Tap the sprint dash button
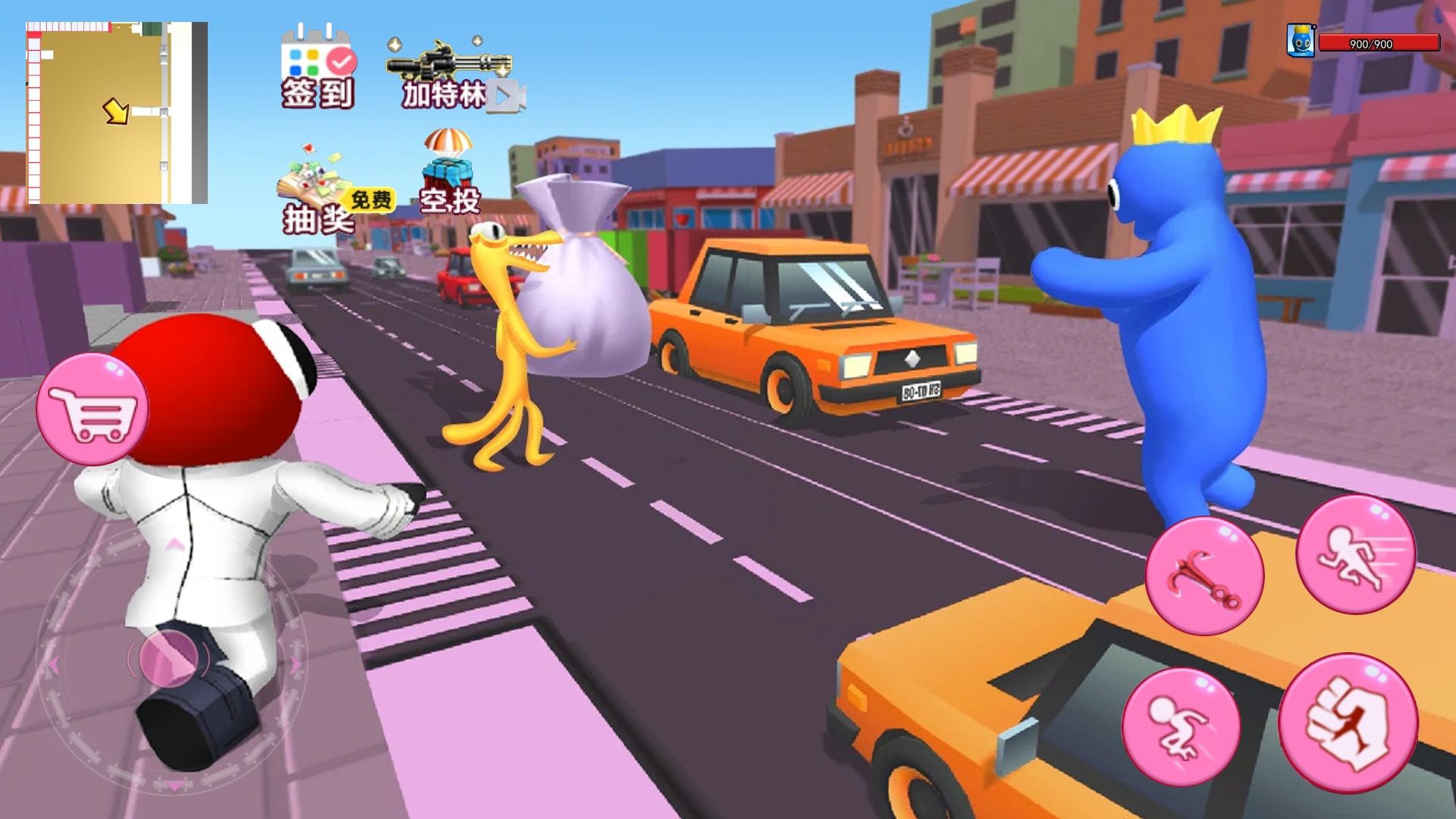Viewport: 1456px width, 819px height. [1355, 554]
